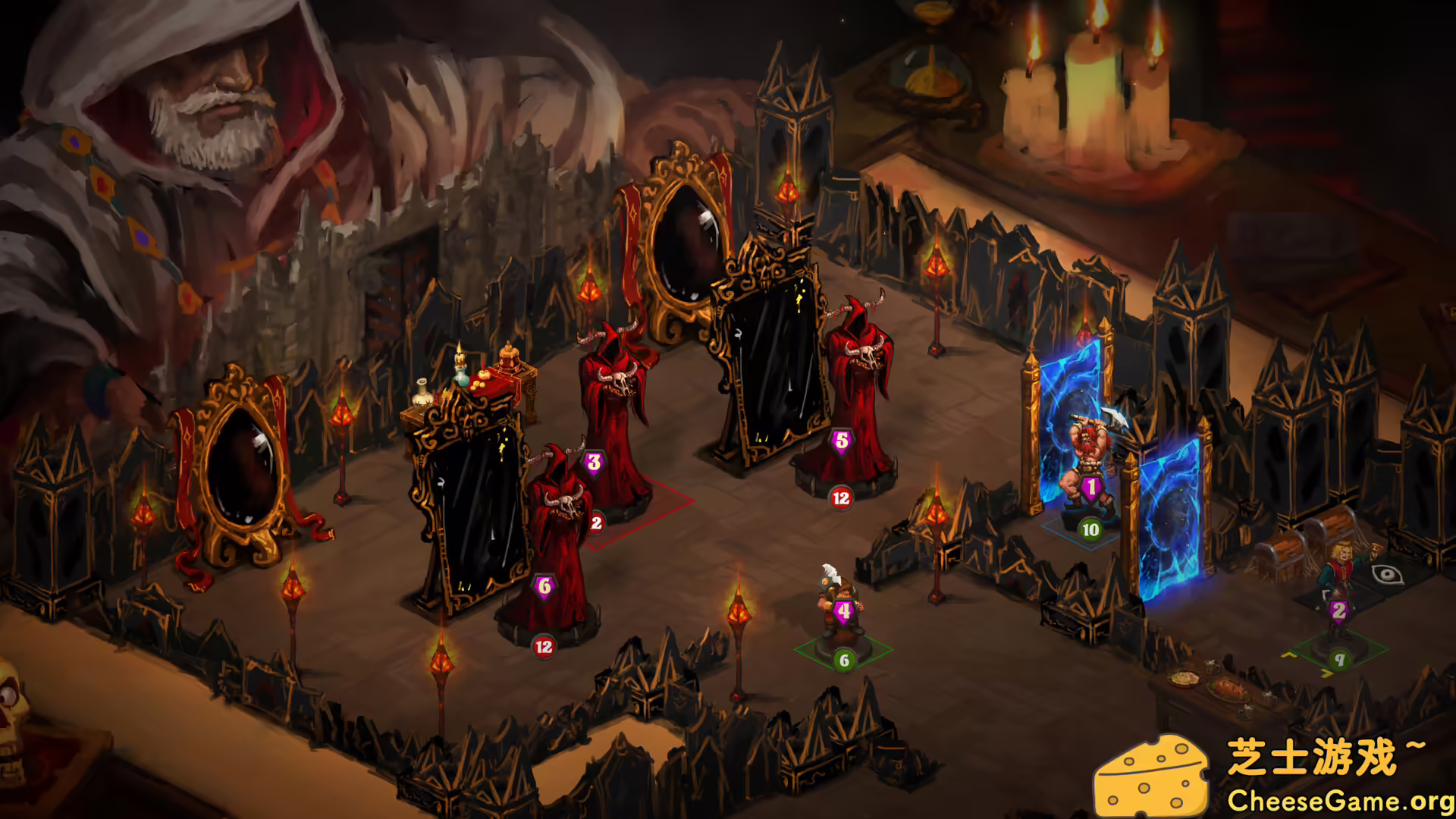Click the red 2 counter on the horned cultist
The height and width of the screenshot is (819, 1456).
[x=596, y=522]
